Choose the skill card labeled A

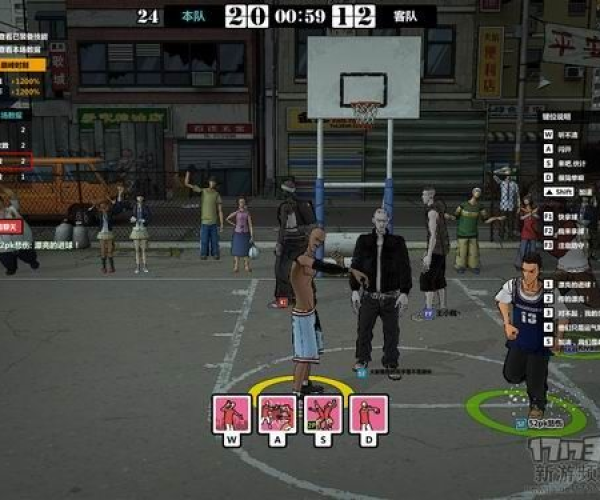click(277, 413)
